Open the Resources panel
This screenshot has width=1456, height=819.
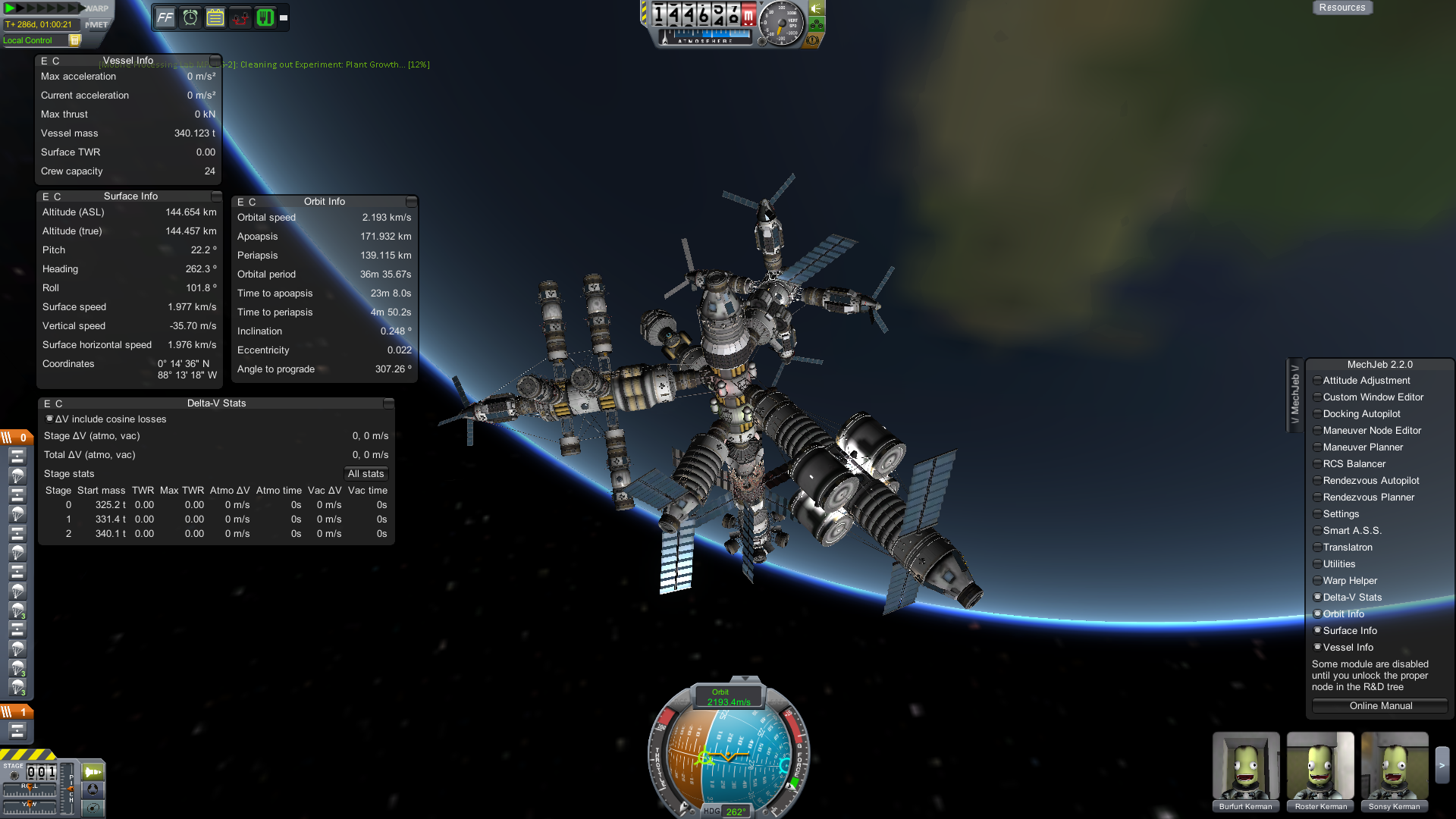coord(1341,8)
